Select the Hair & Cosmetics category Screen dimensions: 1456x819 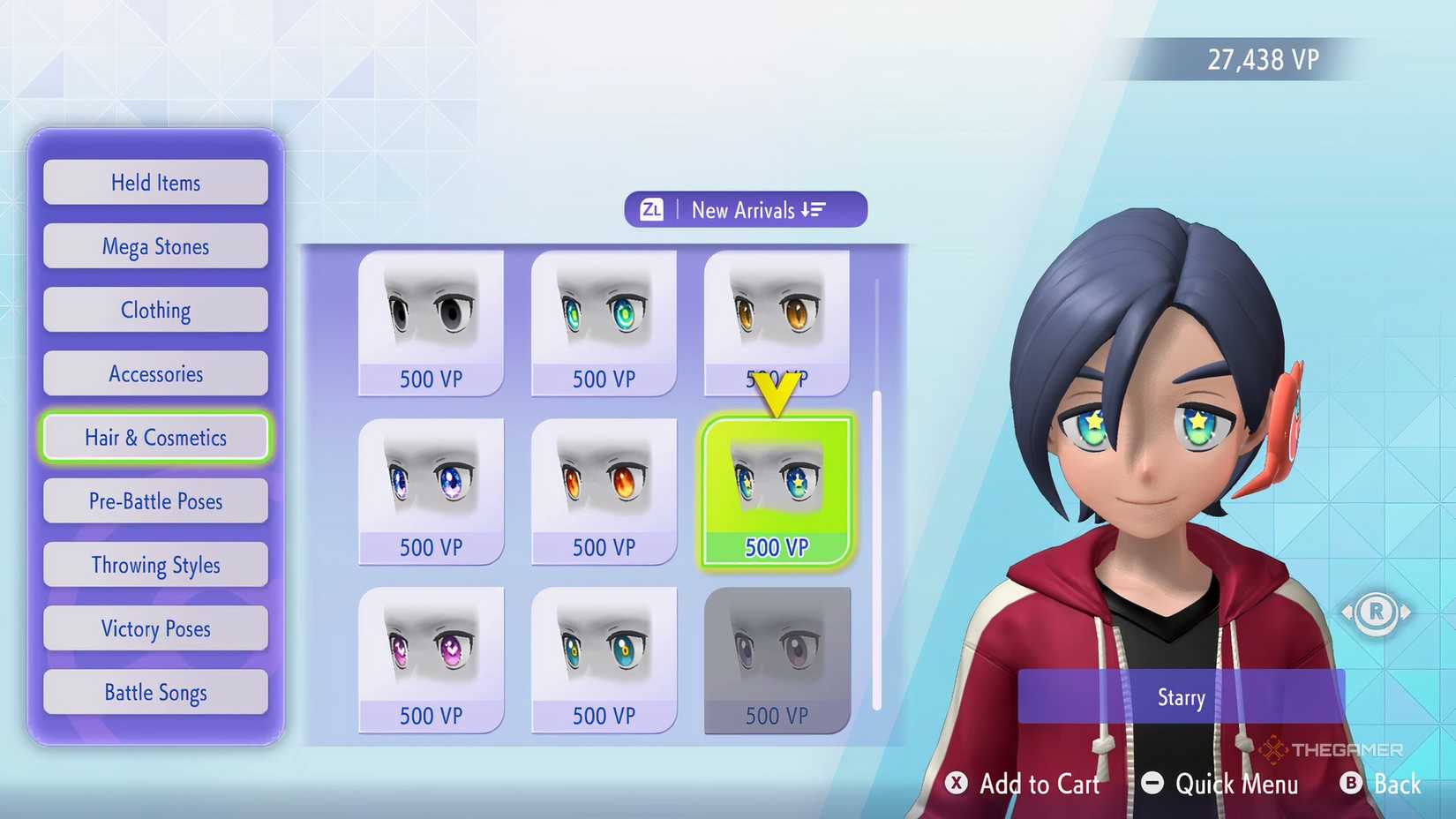click(x=155, y=437)
